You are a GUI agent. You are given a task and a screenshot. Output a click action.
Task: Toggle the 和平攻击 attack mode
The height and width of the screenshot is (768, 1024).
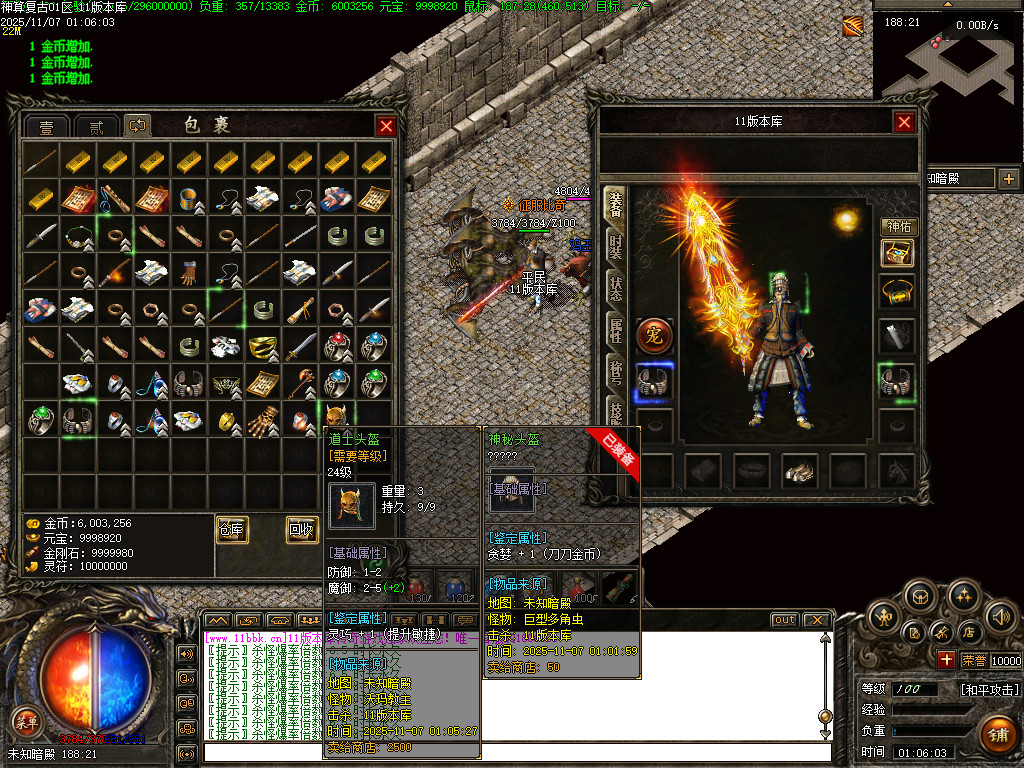tap(990, 690)
